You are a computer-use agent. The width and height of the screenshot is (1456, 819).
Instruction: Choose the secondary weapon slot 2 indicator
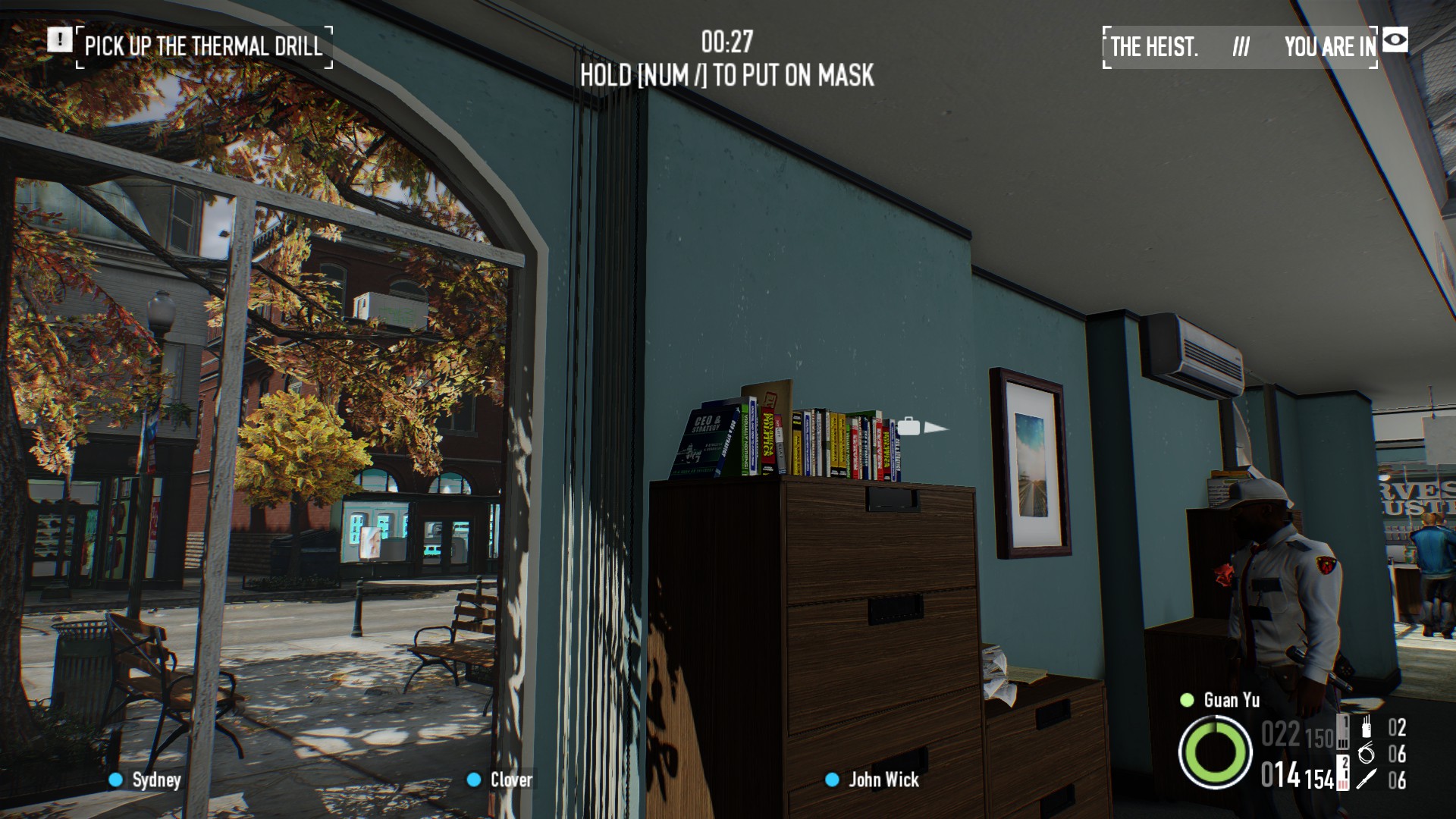point(1343,773)
